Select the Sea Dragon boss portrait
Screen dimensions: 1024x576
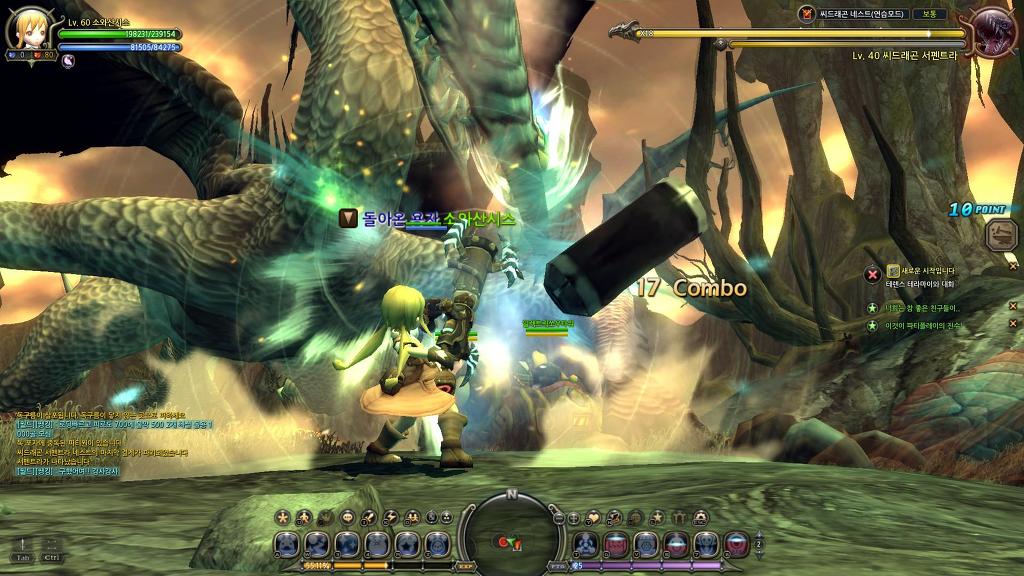click(x=993, y=32)
